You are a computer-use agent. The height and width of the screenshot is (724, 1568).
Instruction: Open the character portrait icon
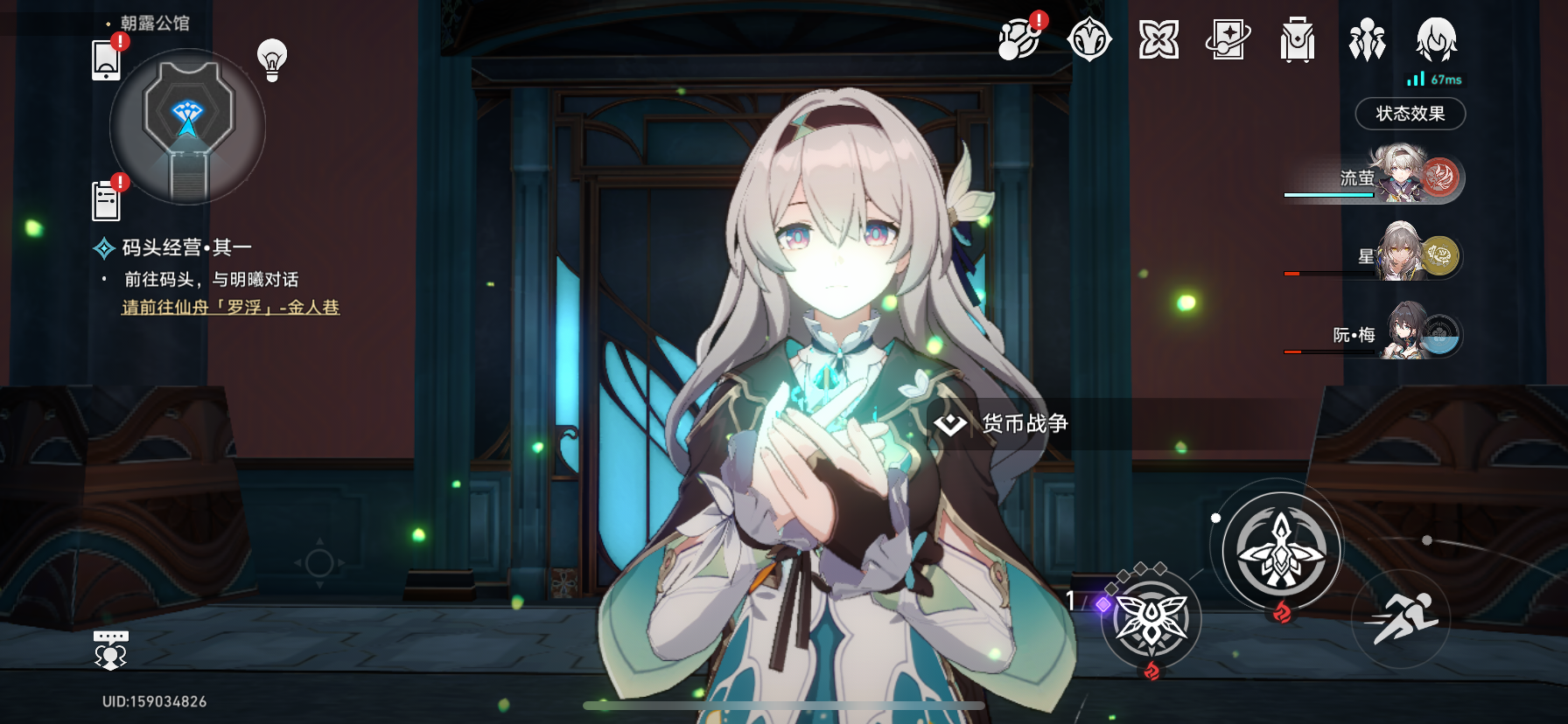(1436, 39)
